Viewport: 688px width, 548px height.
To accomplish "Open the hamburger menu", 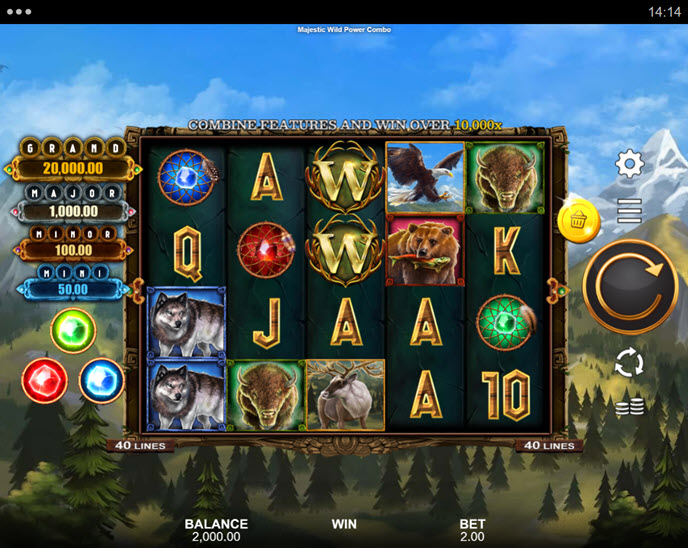I will [x=629, y=210].
